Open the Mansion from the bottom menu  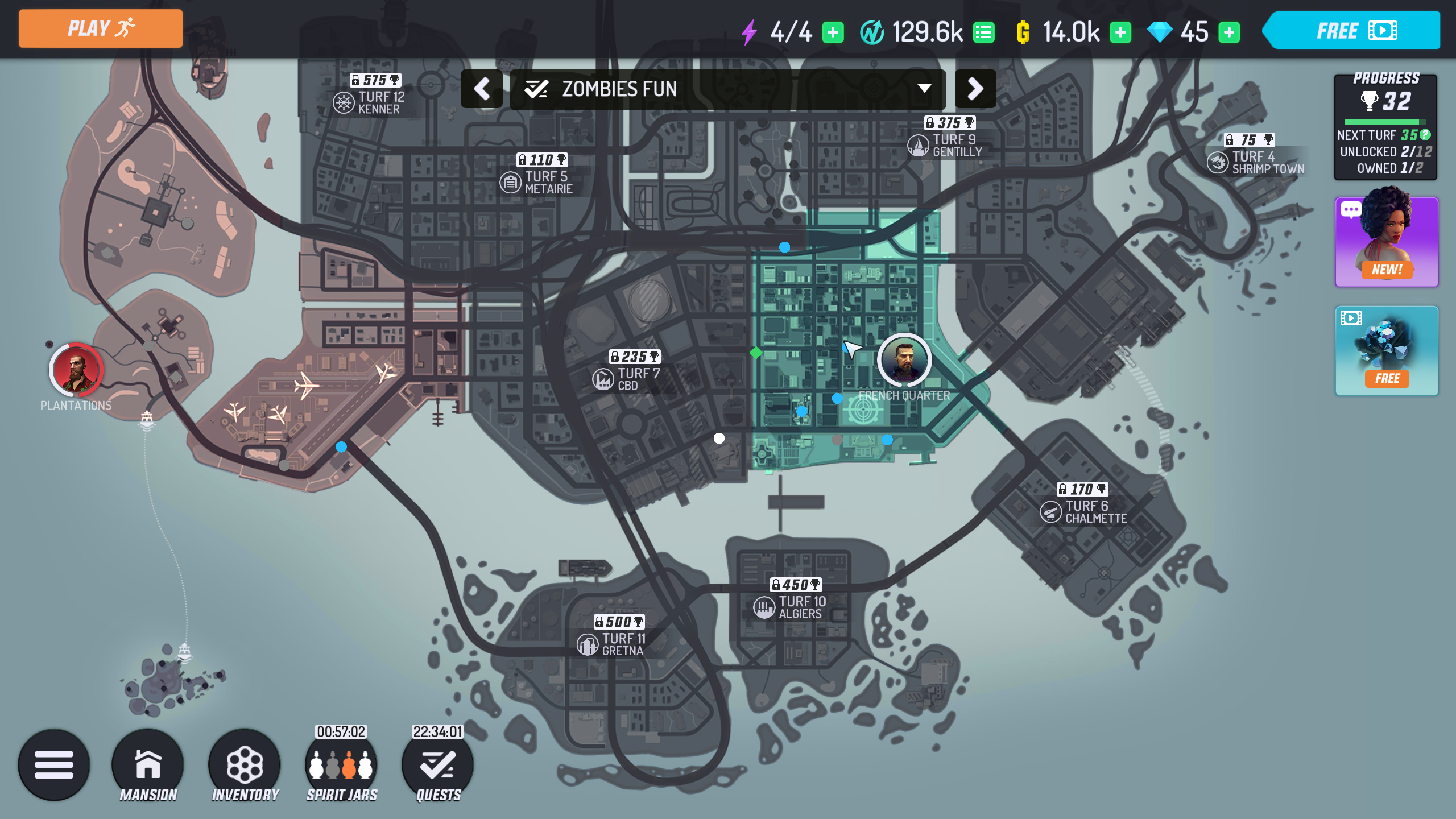[x=148, y=765]
